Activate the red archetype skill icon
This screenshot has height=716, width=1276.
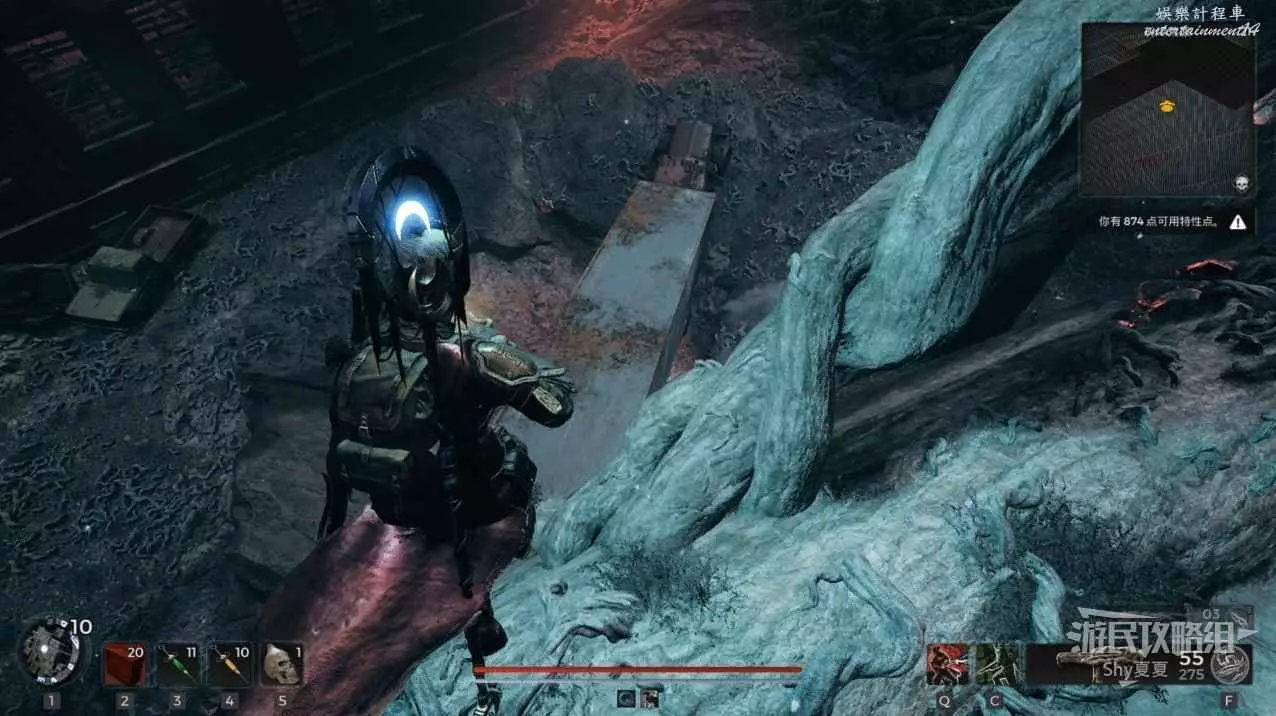[x=944, y=663]
